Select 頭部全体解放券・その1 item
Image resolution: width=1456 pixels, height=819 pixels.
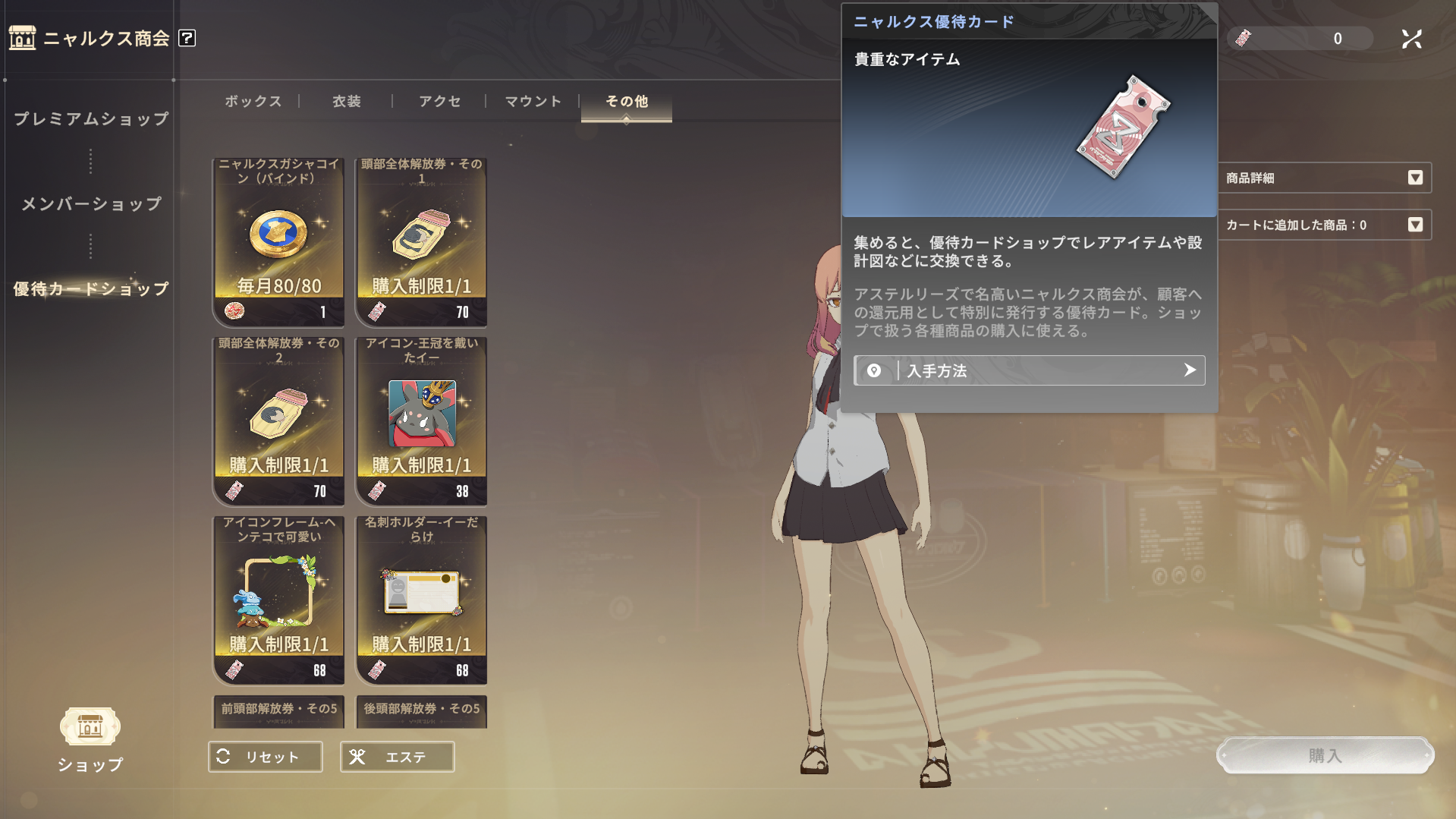421,241
